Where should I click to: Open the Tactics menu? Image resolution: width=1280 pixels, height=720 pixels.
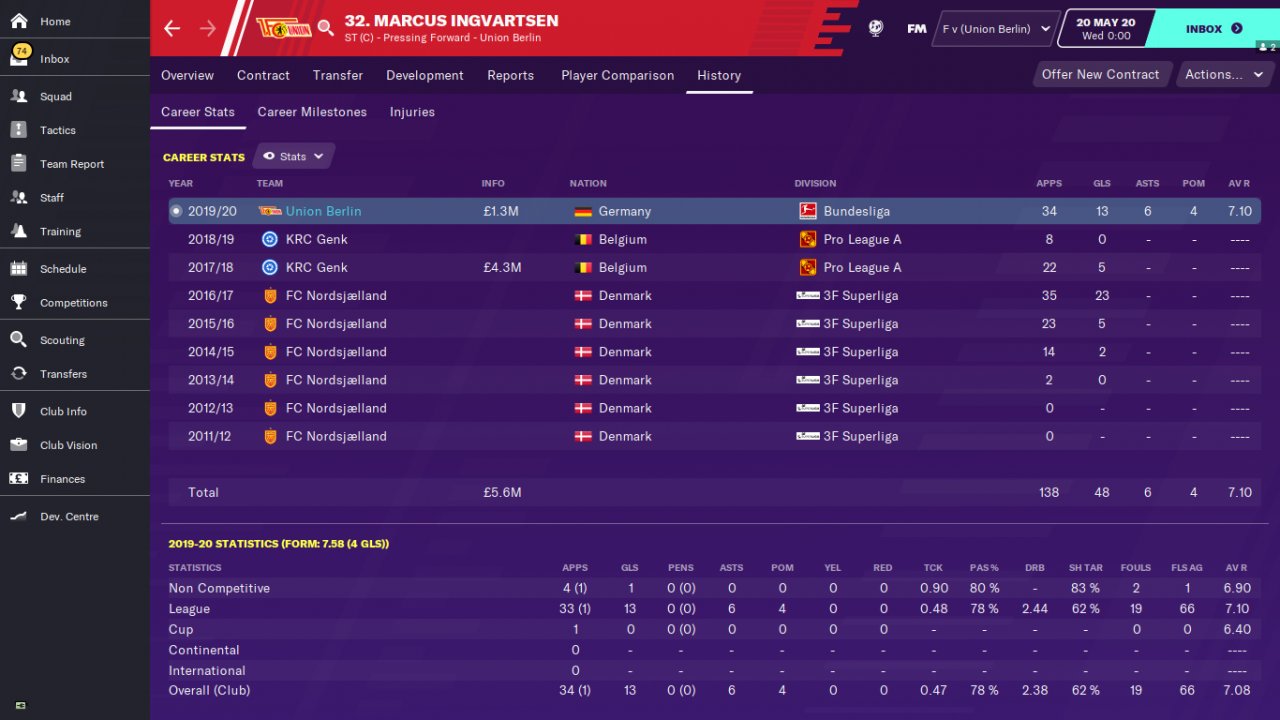tap(57, 130)
